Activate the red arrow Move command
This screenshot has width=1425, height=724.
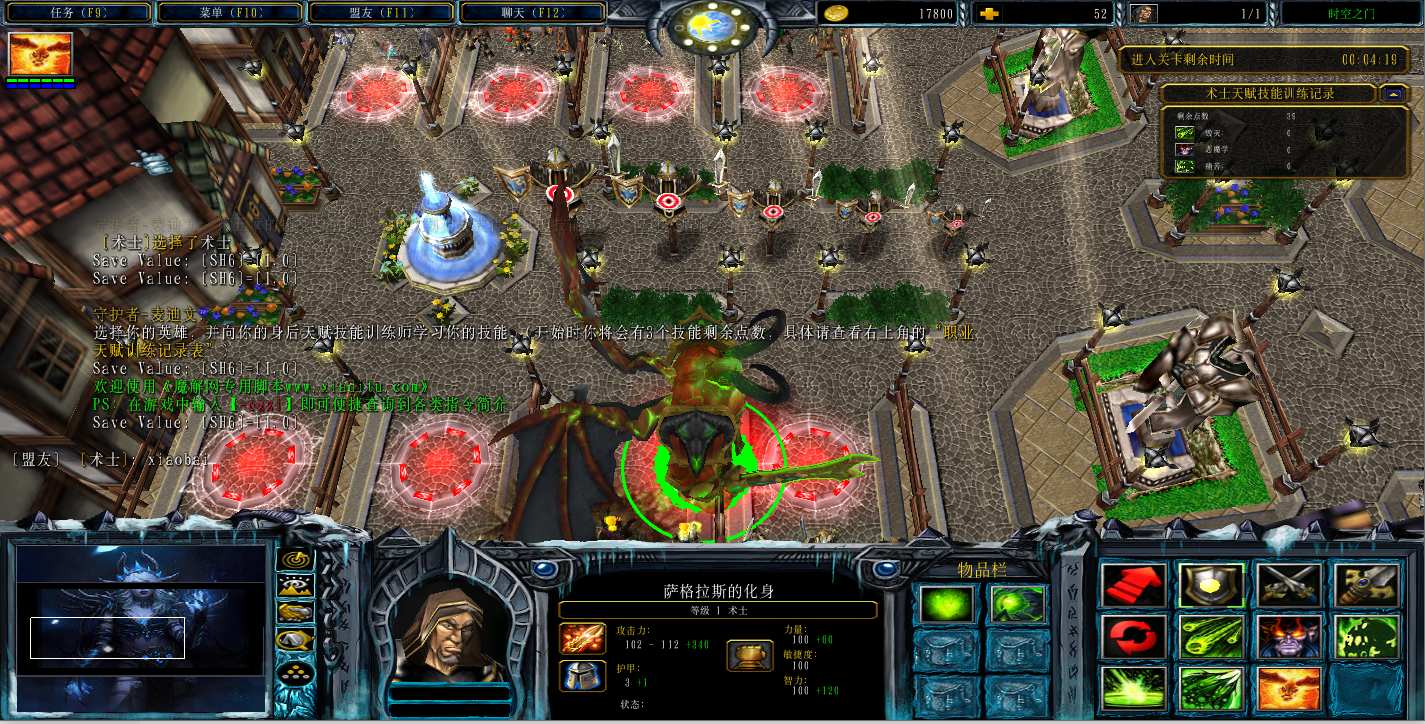point(1134,586)
